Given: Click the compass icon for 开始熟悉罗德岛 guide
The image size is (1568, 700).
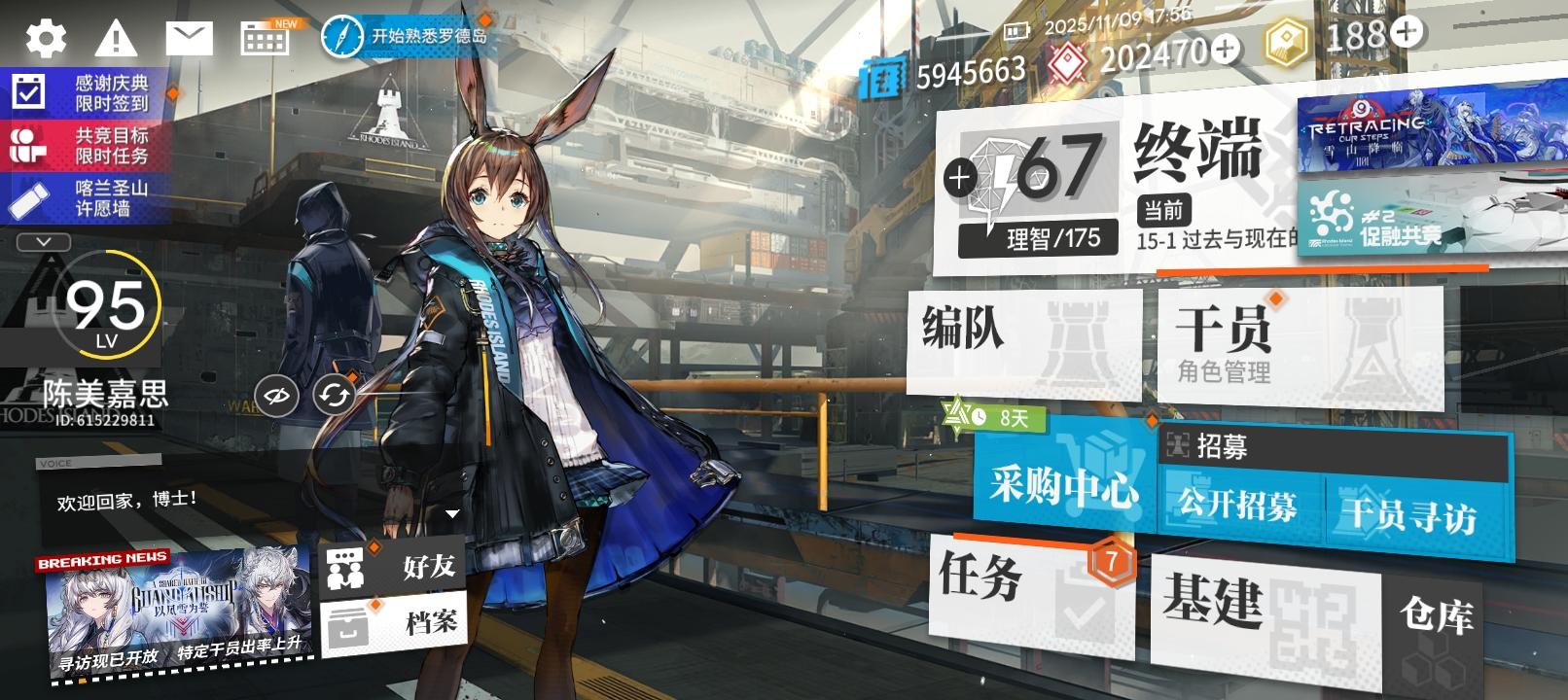Looking at the screenshot, I should coord(342,36).
